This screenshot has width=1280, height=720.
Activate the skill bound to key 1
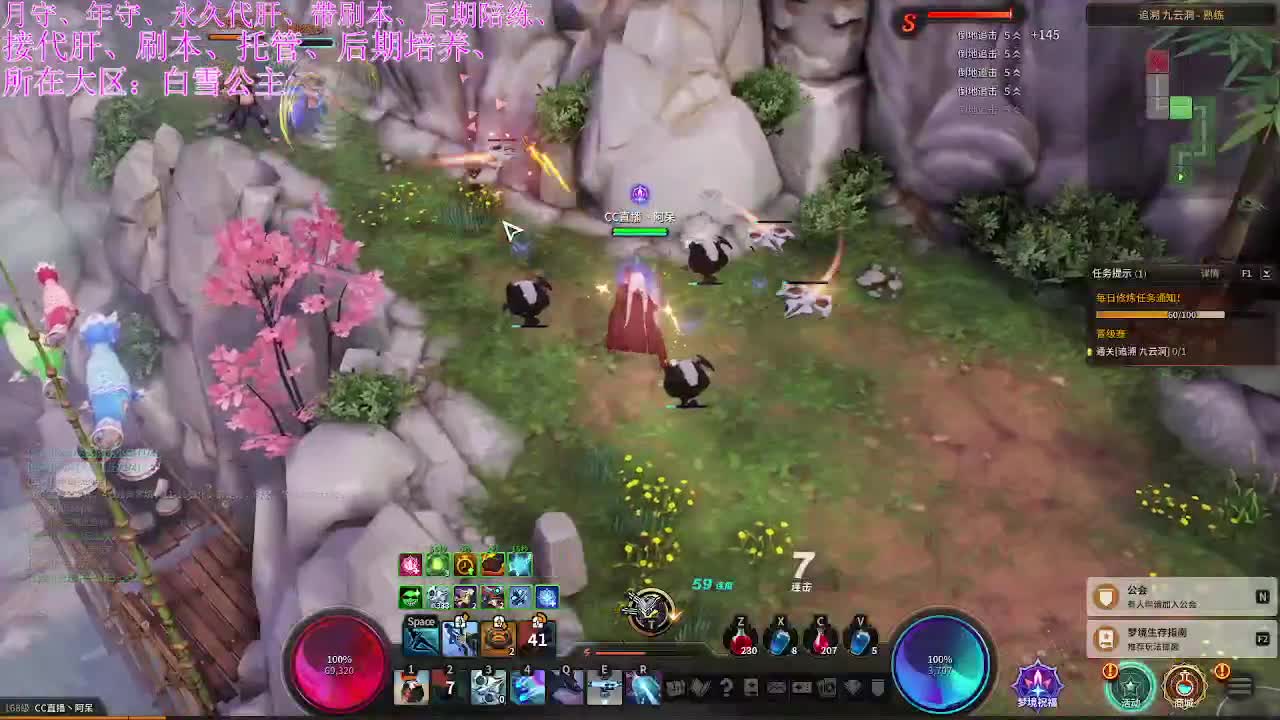(411, 686)
